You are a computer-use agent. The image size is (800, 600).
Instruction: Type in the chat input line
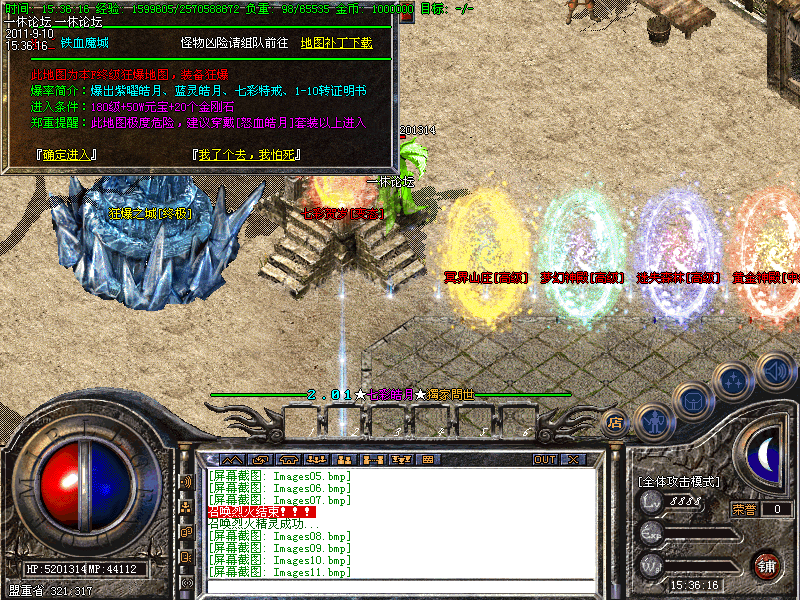click(400, 585)
